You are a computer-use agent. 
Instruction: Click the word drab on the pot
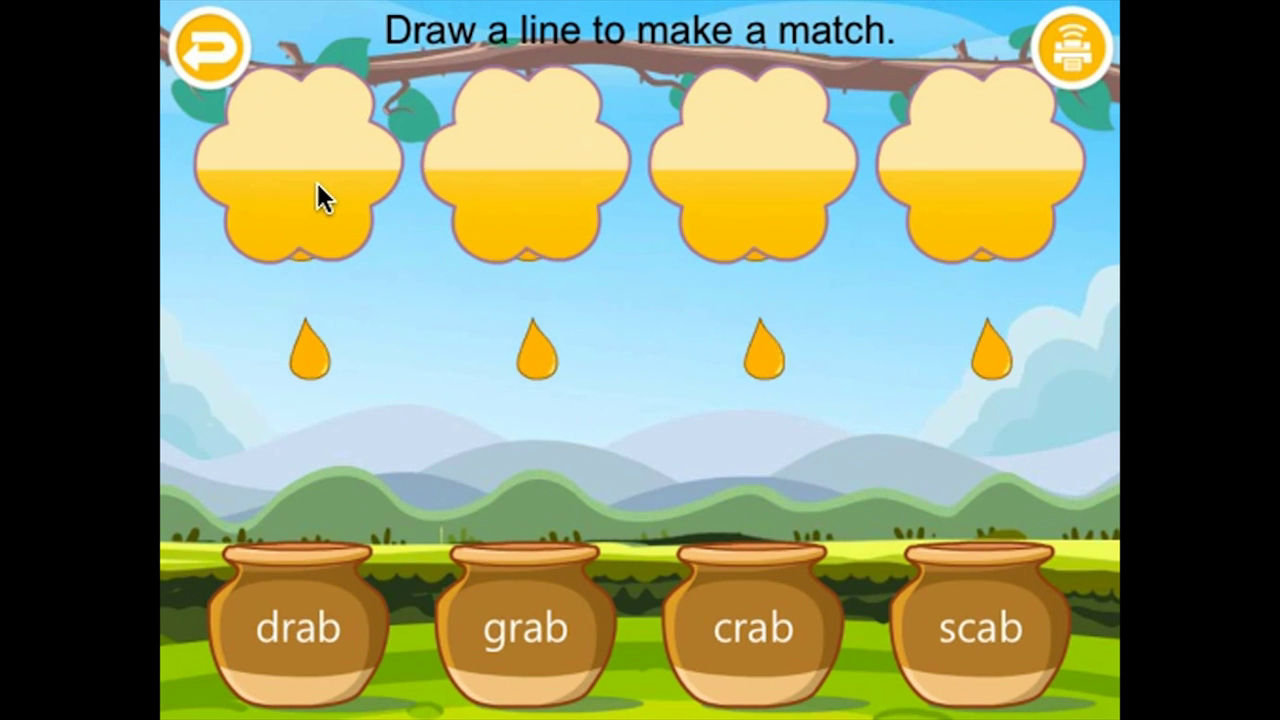[x=297, y=628]
